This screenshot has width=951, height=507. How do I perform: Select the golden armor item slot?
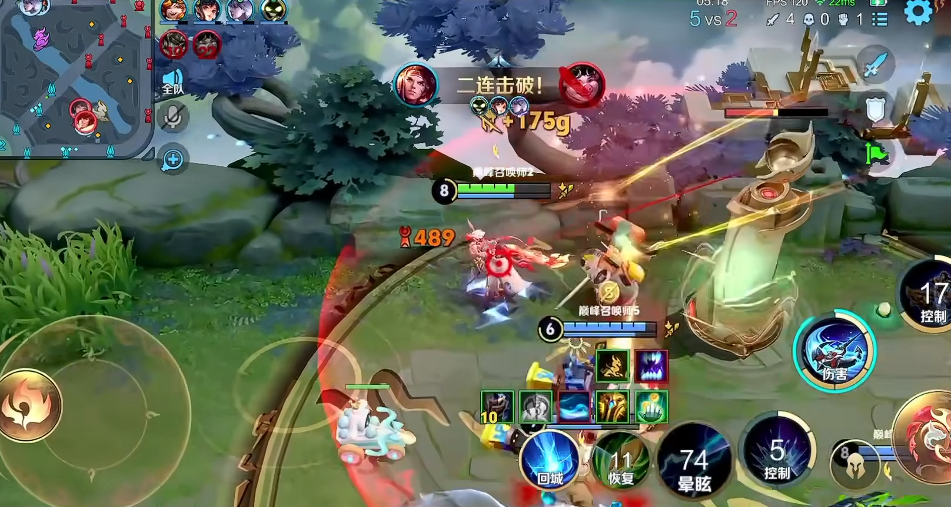[x=613, y=406]
